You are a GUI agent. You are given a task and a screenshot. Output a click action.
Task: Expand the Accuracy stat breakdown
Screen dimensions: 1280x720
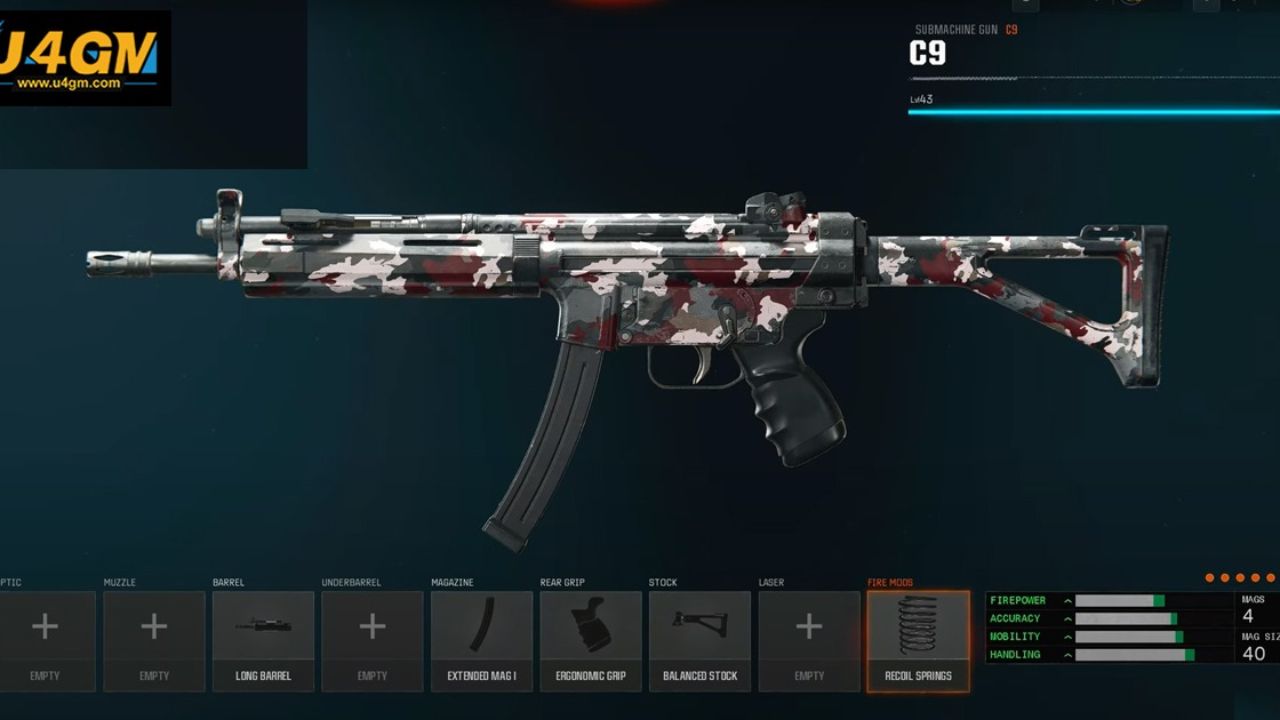tap(1068, 618)
